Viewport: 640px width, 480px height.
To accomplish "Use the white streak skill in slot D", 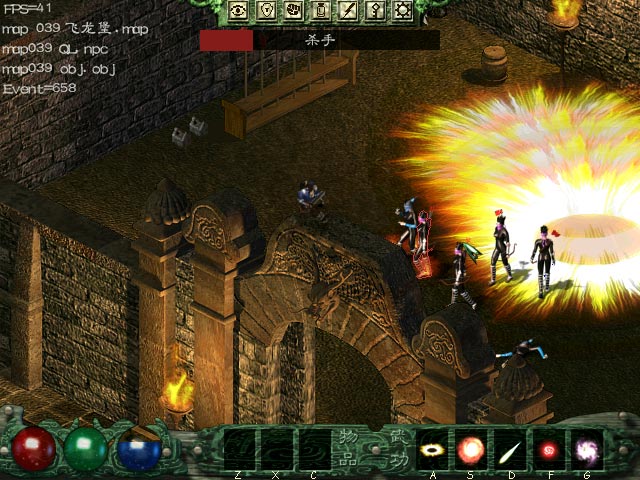I will pyautogui.click(x=510, y=447).
